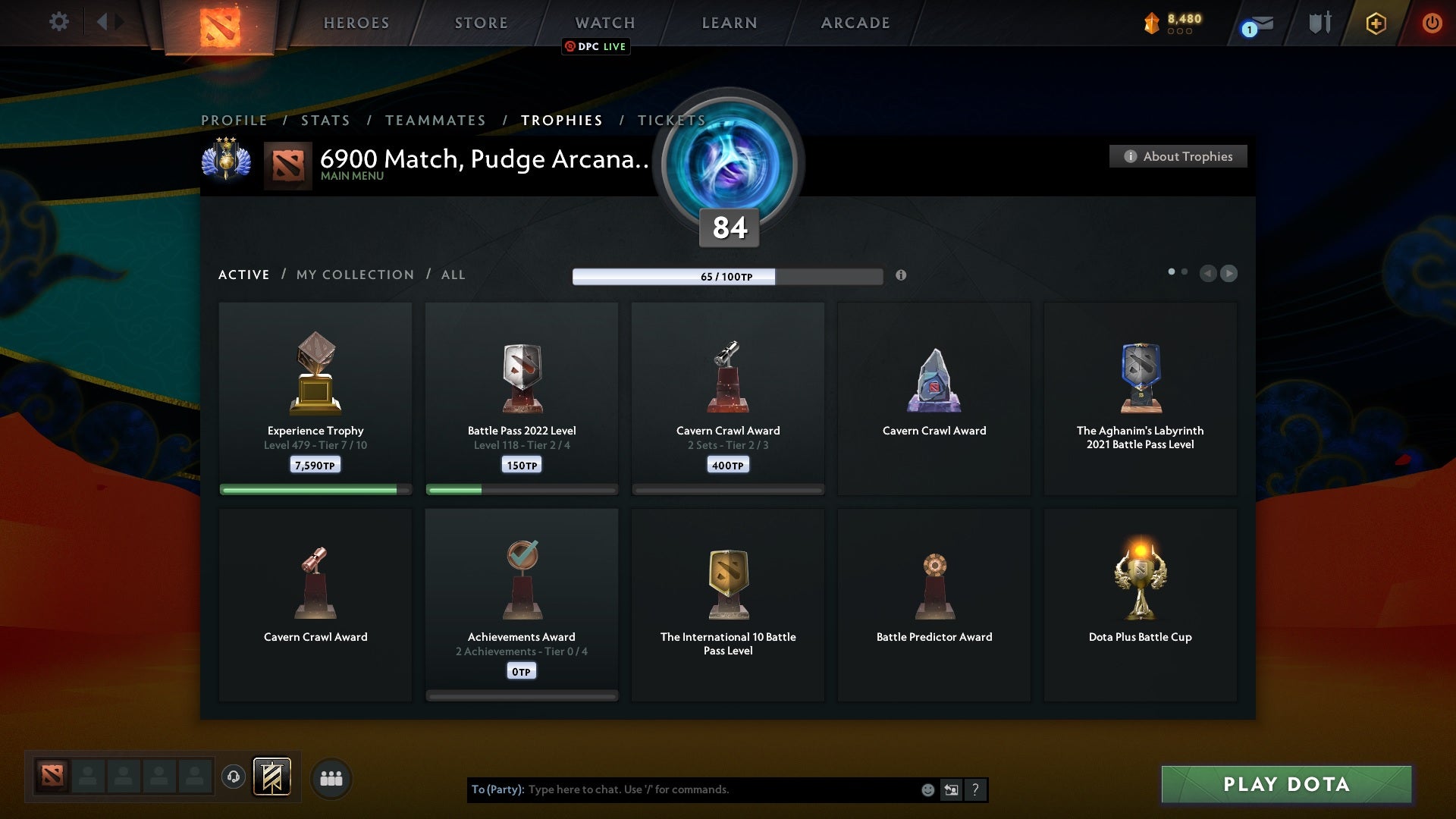This screenshot has width=1456, height=819.
Task: Go to the STATS tab
Action: 325,120
